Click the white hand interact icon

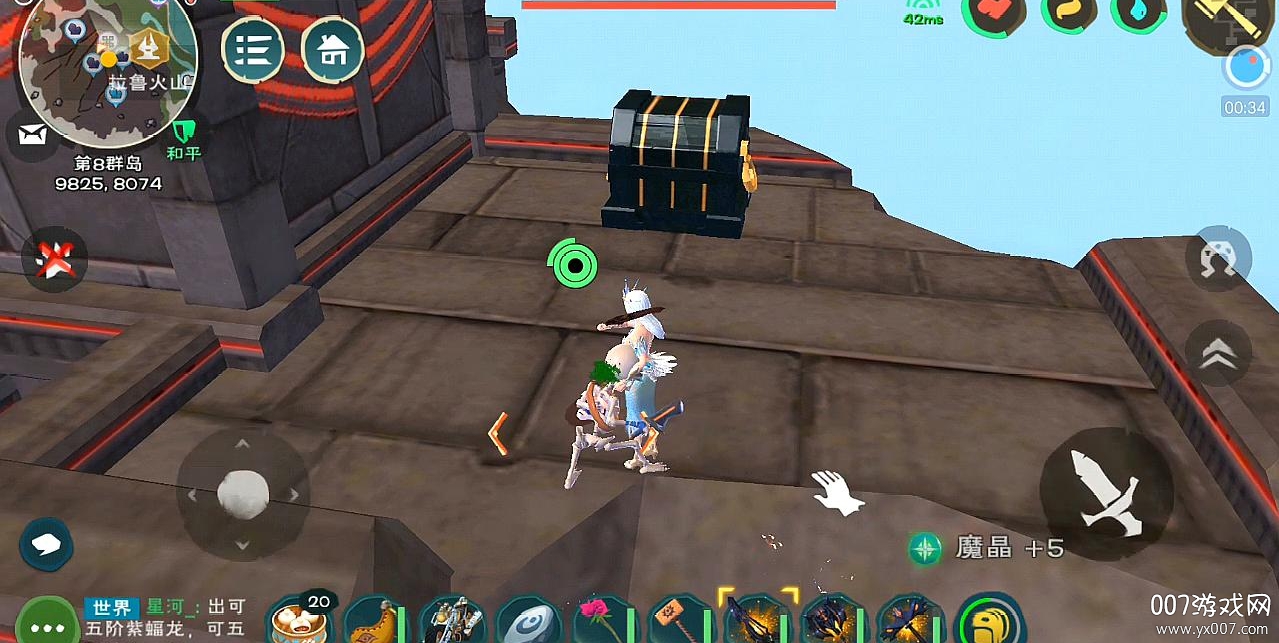836,493
